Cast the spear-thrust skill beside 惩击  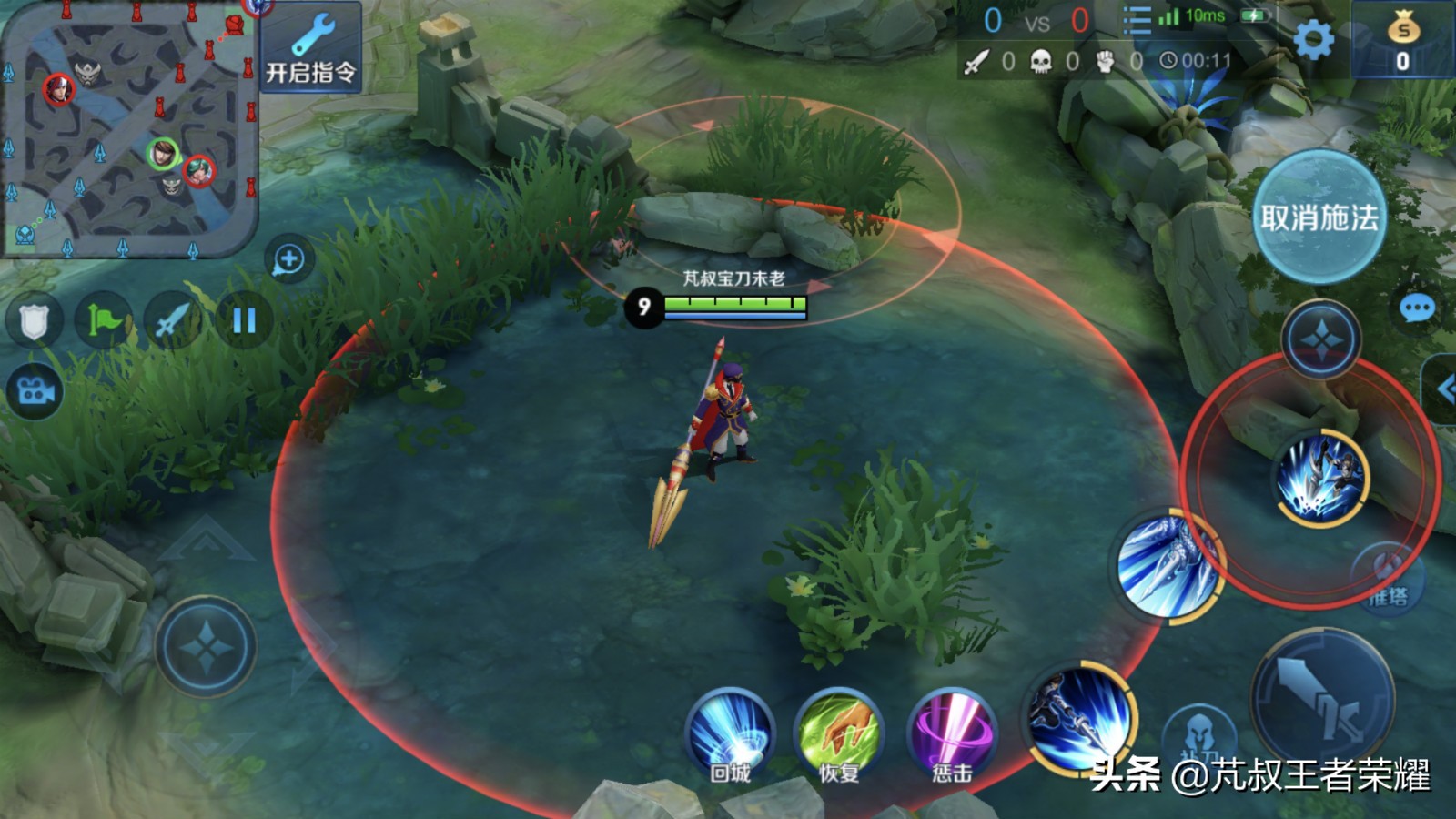point(1080,719)
